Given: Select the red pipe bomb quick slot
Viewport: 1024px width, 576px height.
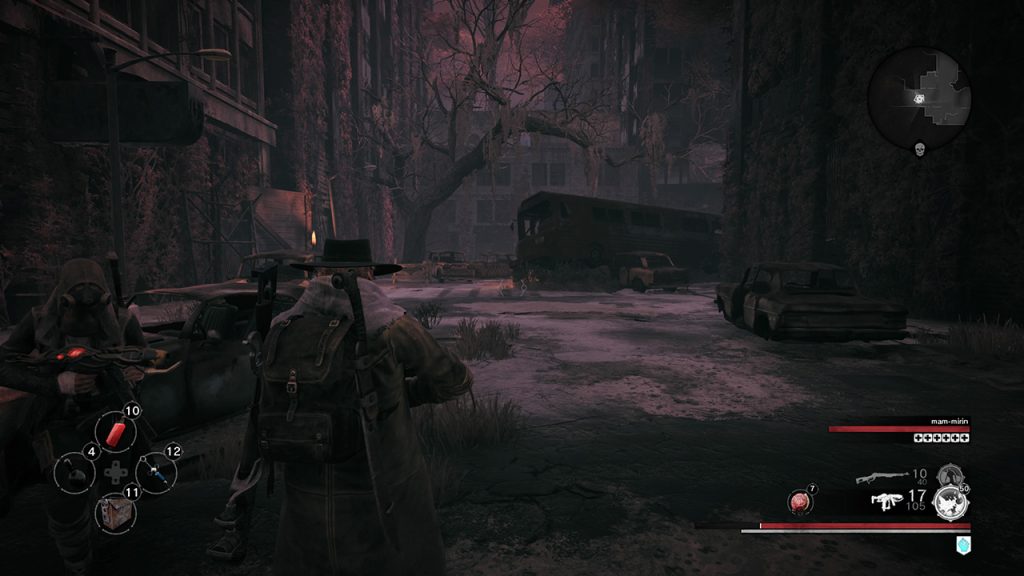Looking at the screenshot, I should [115, 432].
